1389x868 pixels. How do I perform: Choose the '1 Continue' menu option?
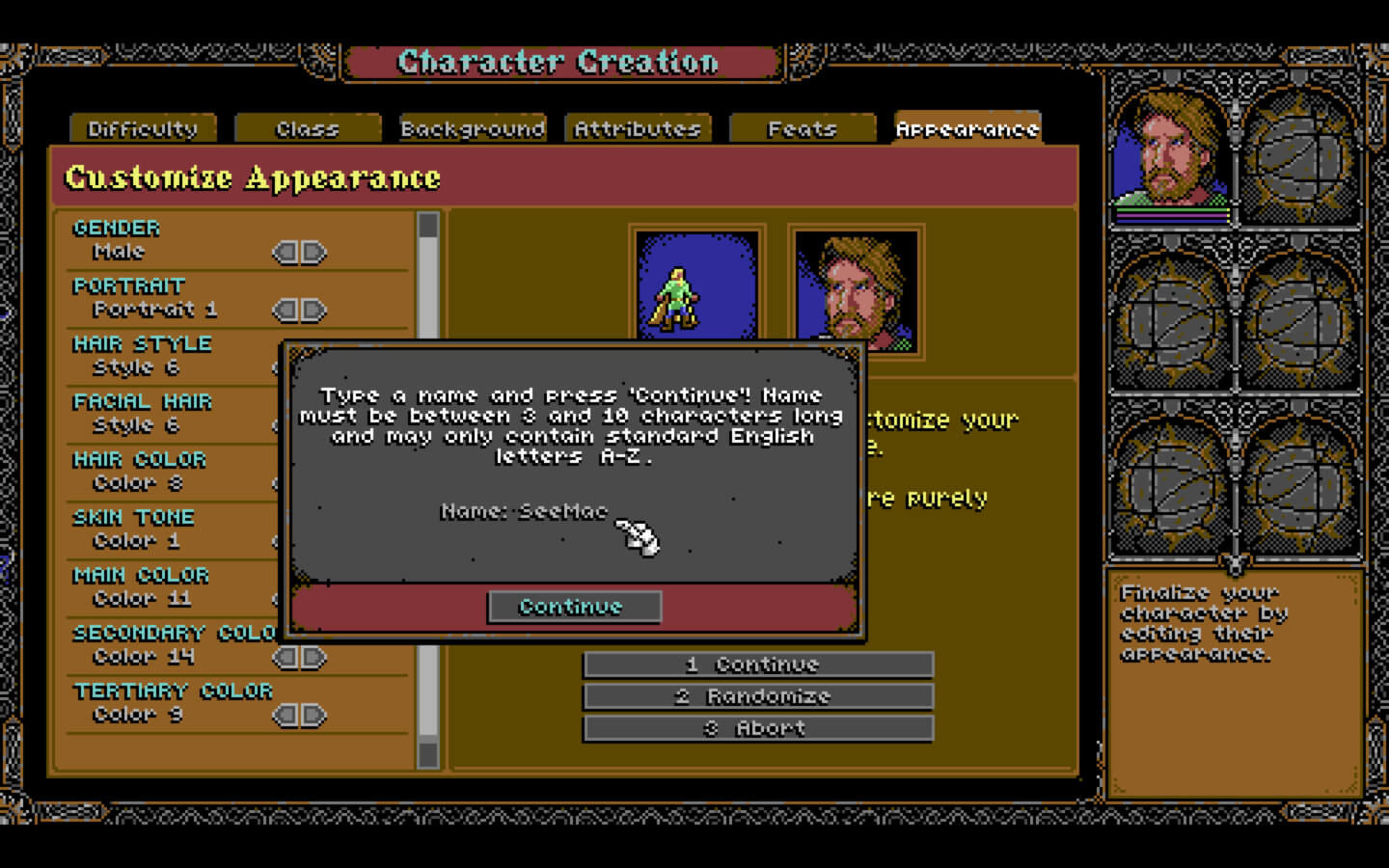(758, 665)
